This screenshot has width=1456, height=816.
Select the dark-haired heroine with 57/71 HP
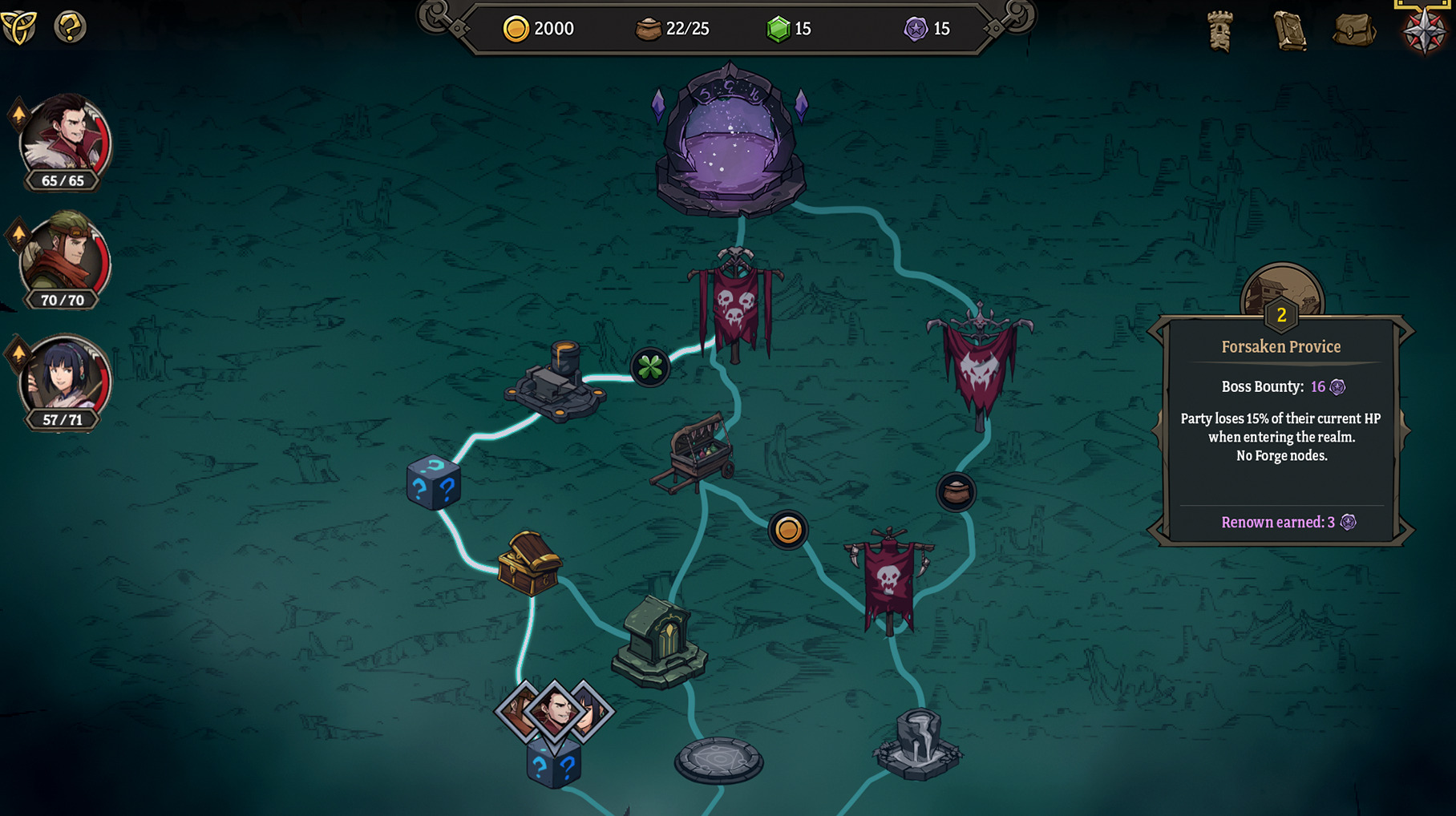click(x=64, y=378)
